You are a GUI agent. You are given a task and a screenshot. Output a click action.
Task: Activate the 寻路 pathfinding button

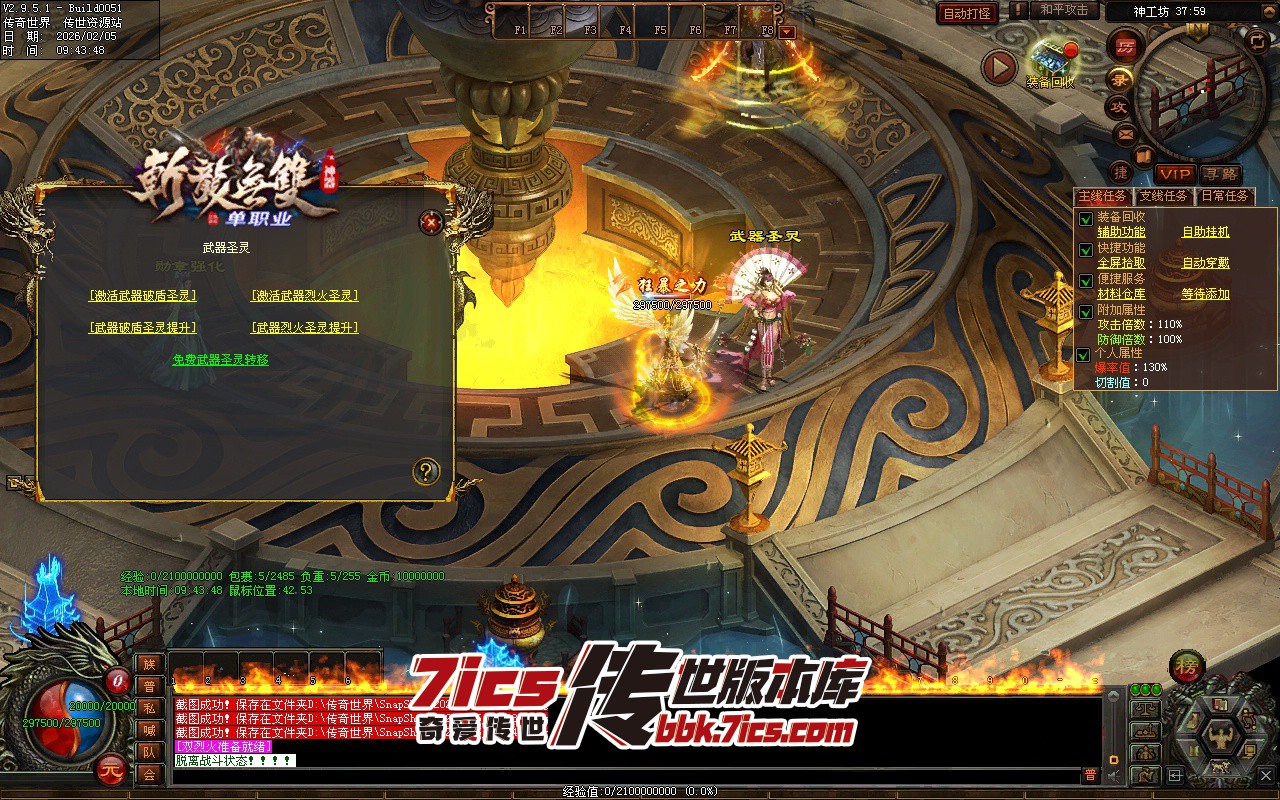point(1219,174)
